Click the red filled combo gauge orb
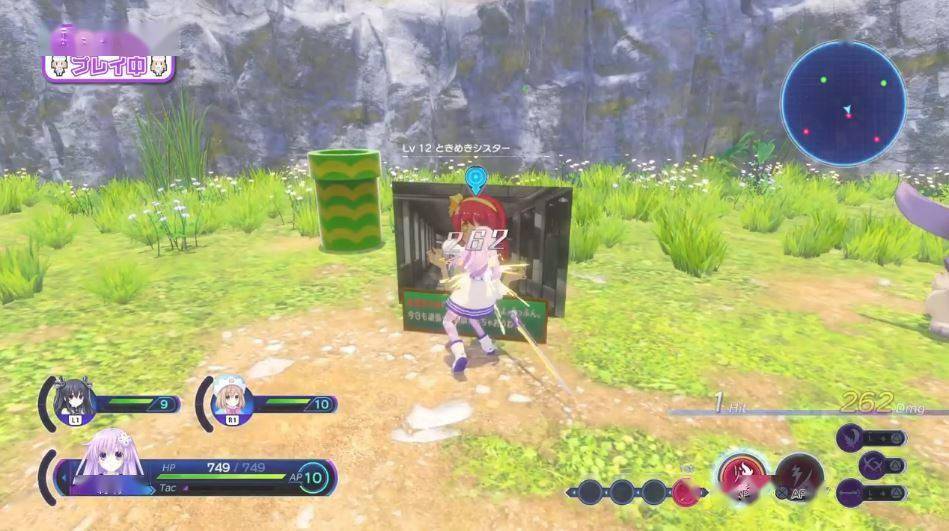This screenshot has height=531, width=949. pos(686,491)
